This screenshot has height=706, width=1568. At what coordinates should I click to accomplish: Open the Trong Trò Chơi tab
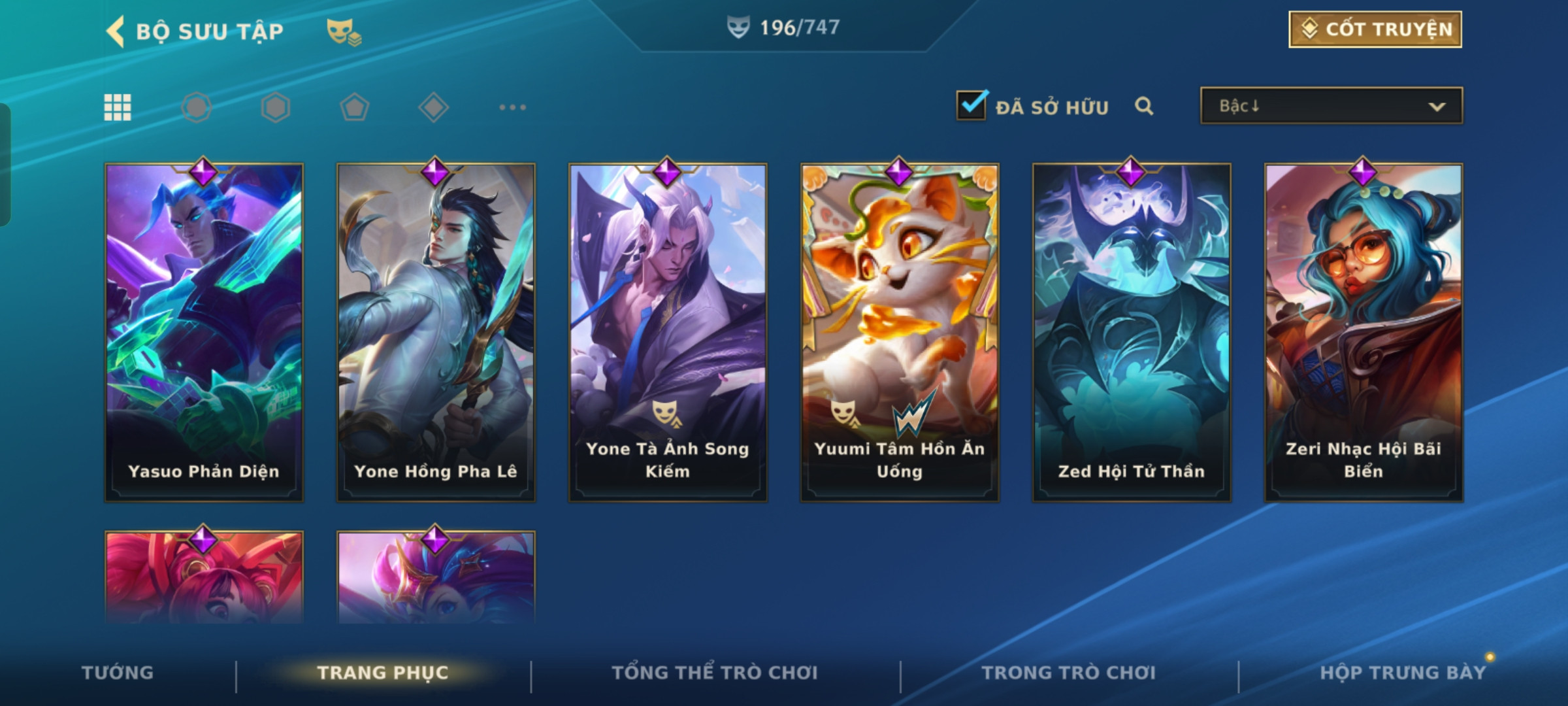1068,673
